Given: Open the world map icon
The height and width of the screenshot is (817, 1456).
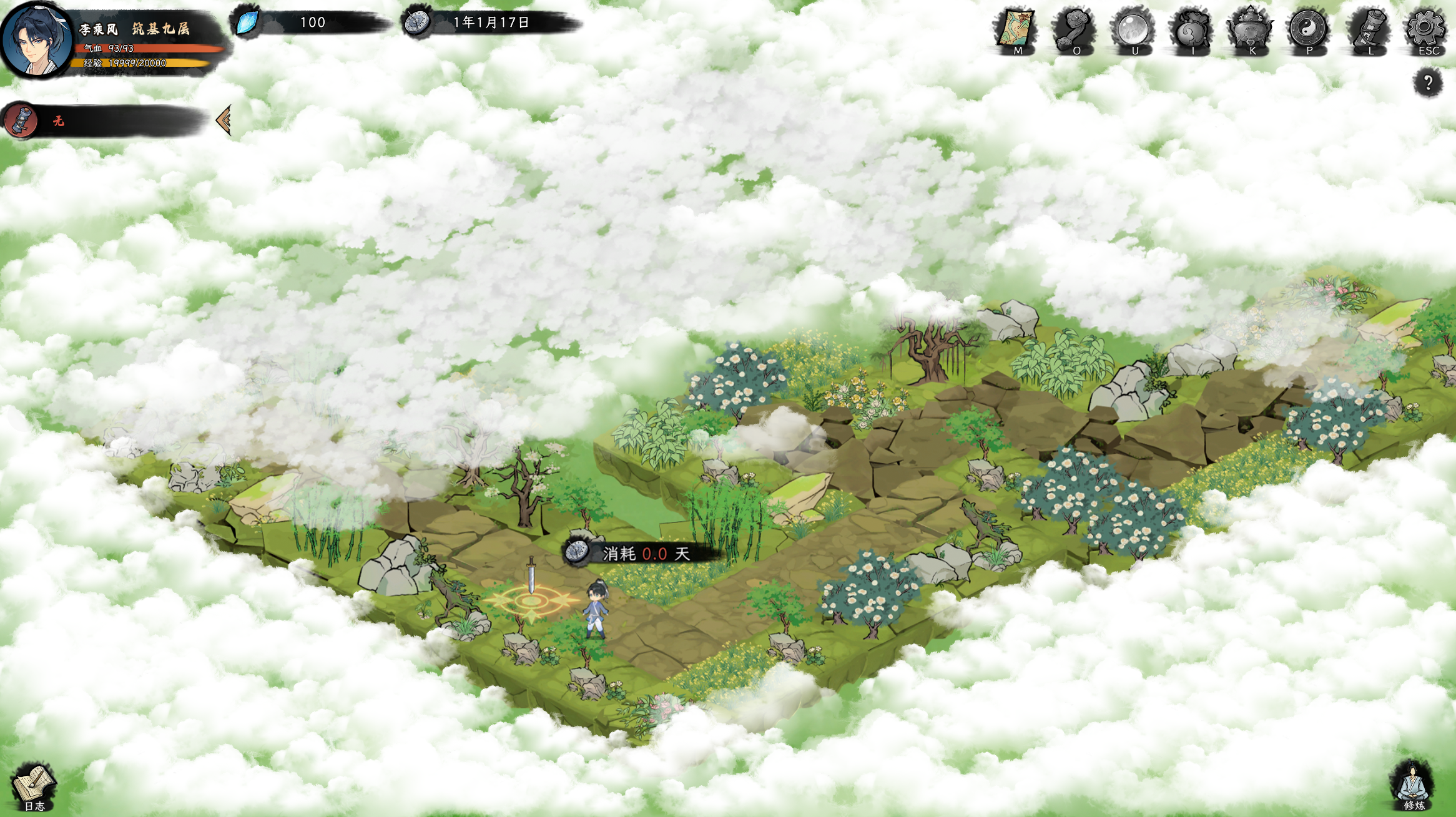Looking at the screenshot, I should click(1015, 29).
